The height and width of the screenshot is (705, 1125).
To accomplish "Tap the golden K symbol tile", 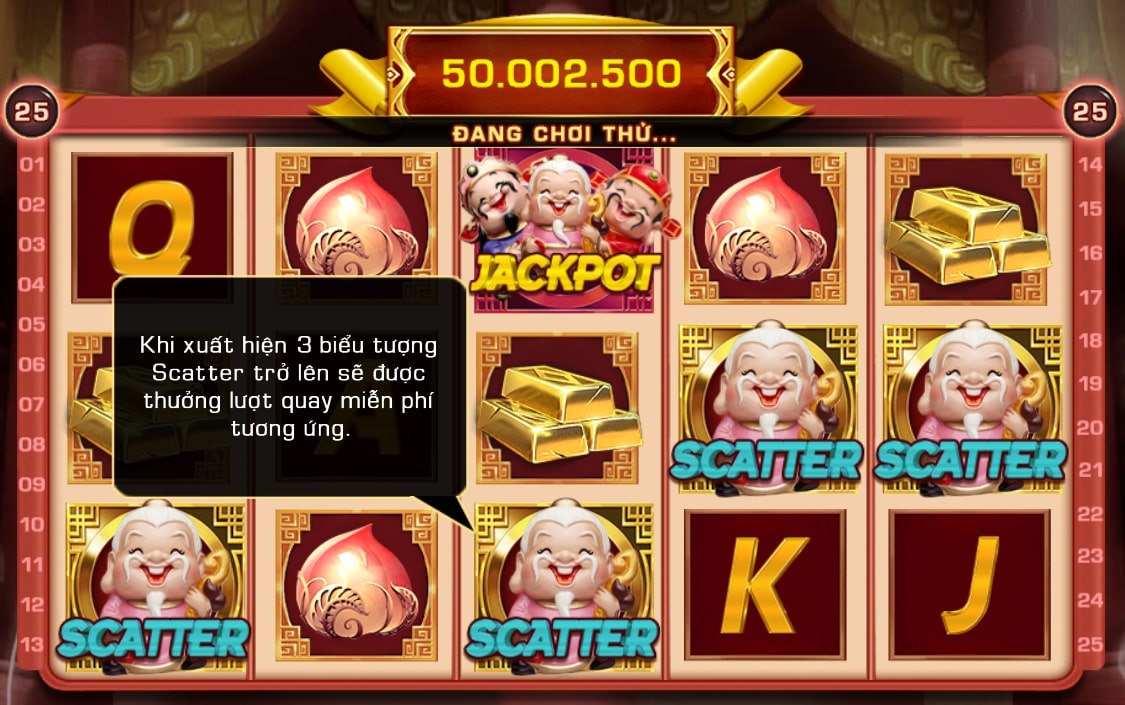I will (x=764, y=586).
